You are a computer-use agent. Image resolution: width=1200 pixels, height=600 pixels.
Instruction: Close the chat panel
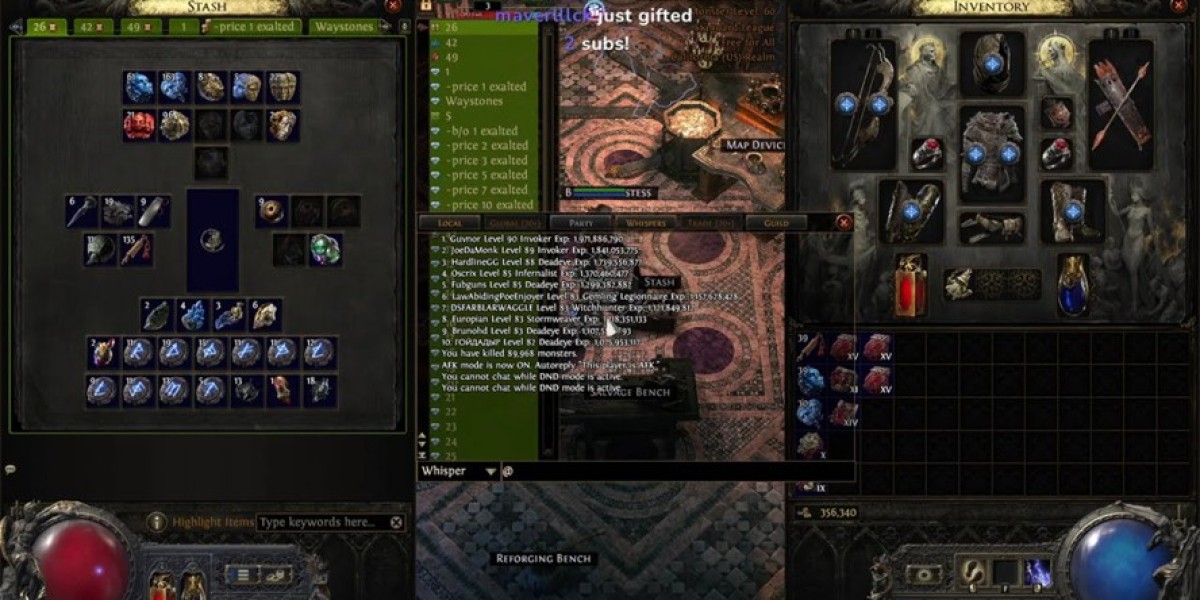coord(843,223)
